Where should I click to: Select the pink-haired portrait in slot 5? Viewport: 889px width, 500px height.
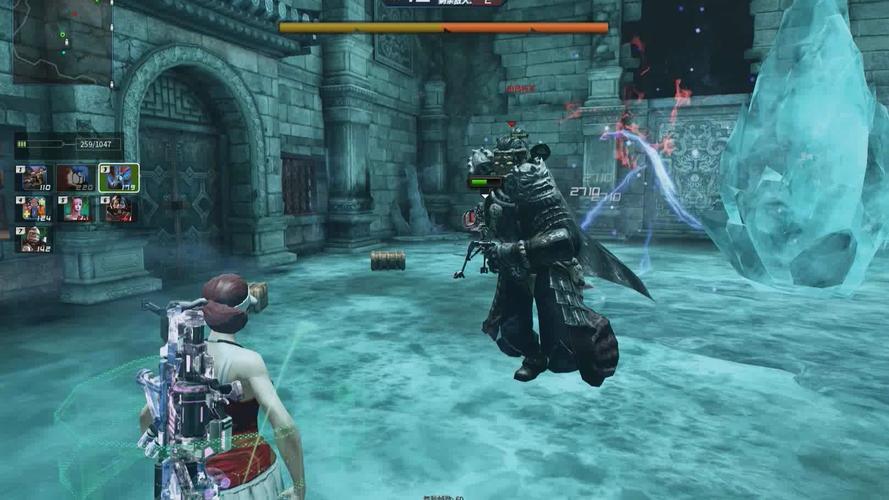pos(76,208)
